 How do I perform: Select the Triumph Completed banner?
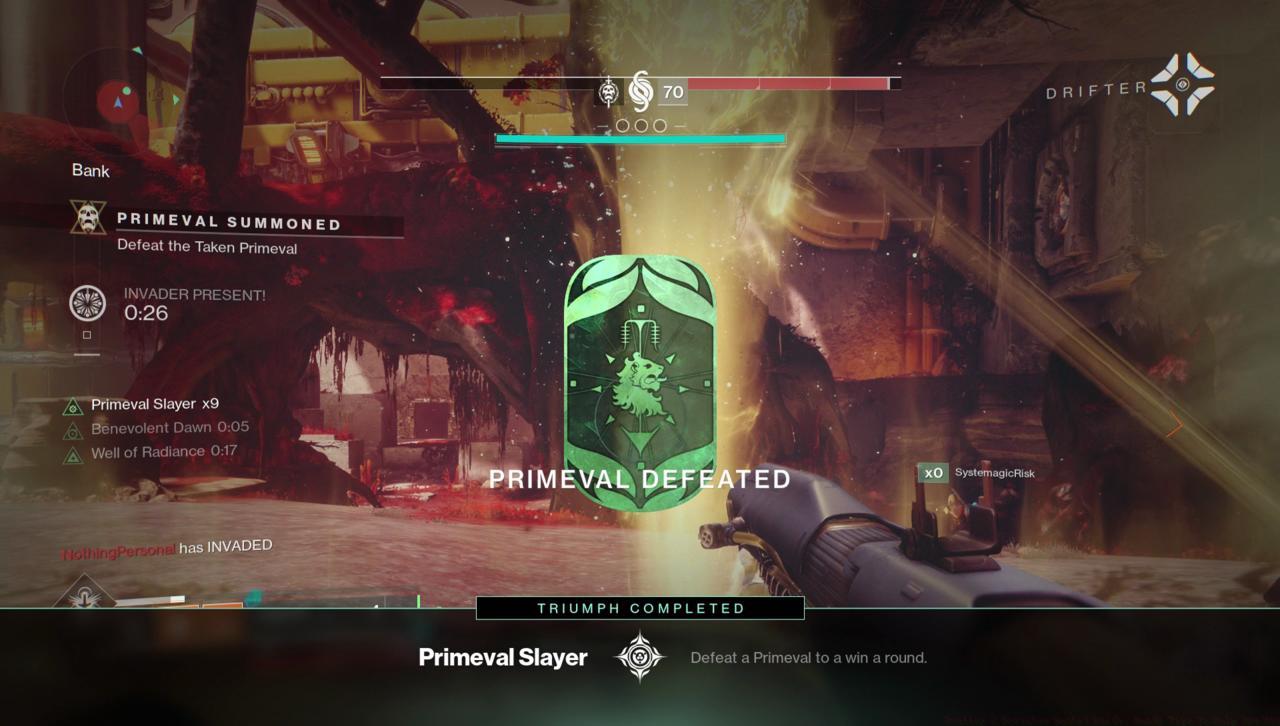640,608
